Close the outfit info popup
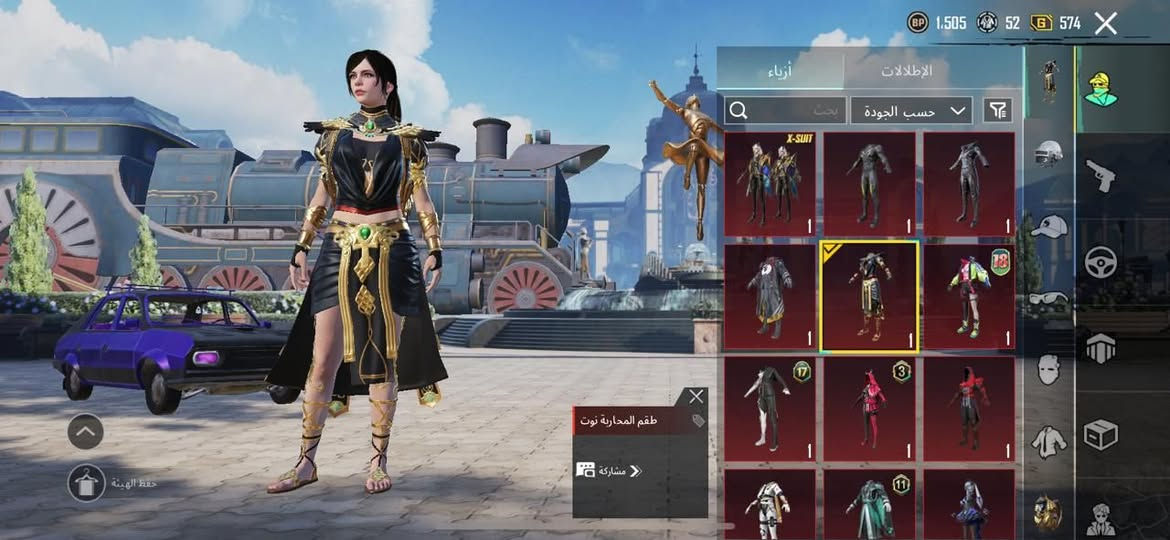This screenshot has height=540, width=1170. point(696,397)
